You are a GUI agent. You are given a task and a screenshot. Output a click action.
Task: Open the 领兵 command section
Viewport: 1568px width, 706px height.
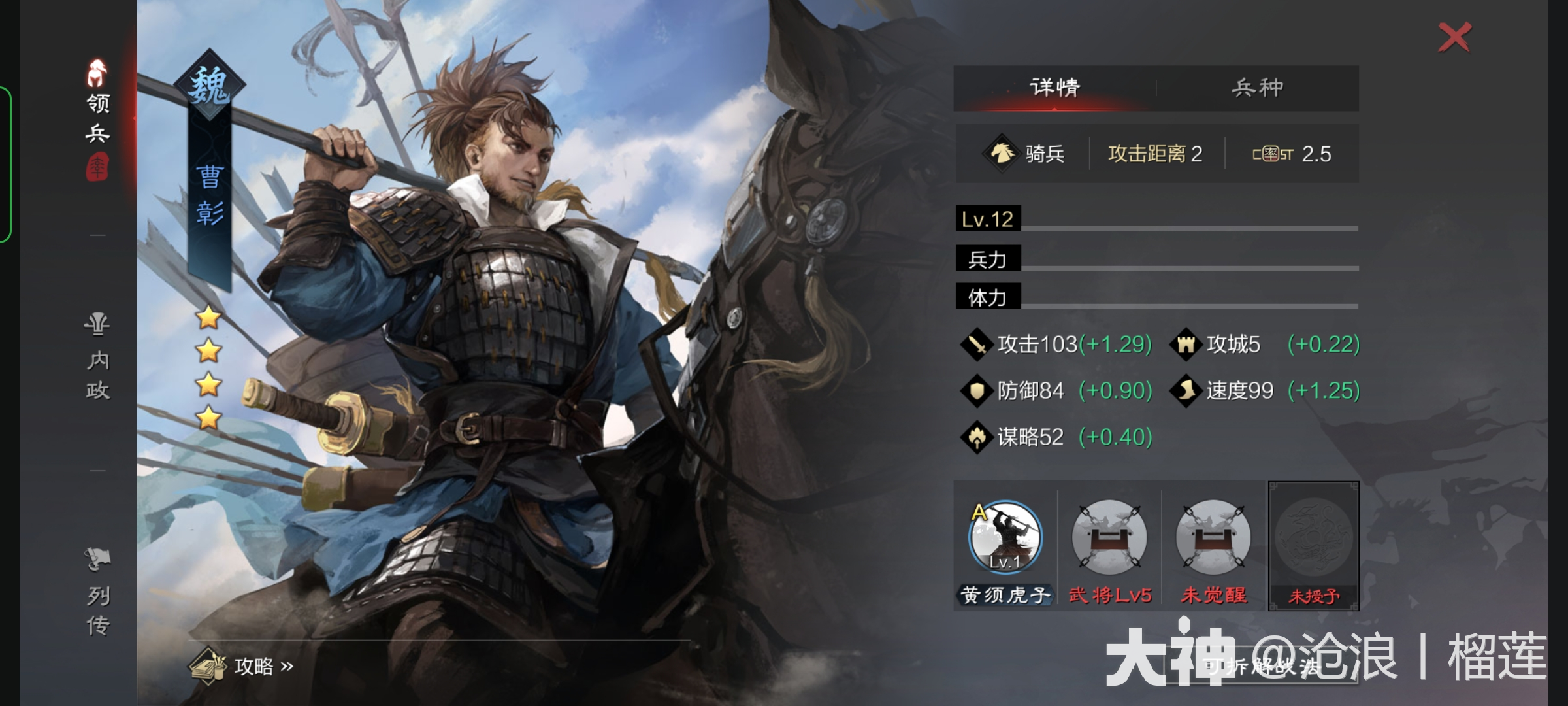97,118
